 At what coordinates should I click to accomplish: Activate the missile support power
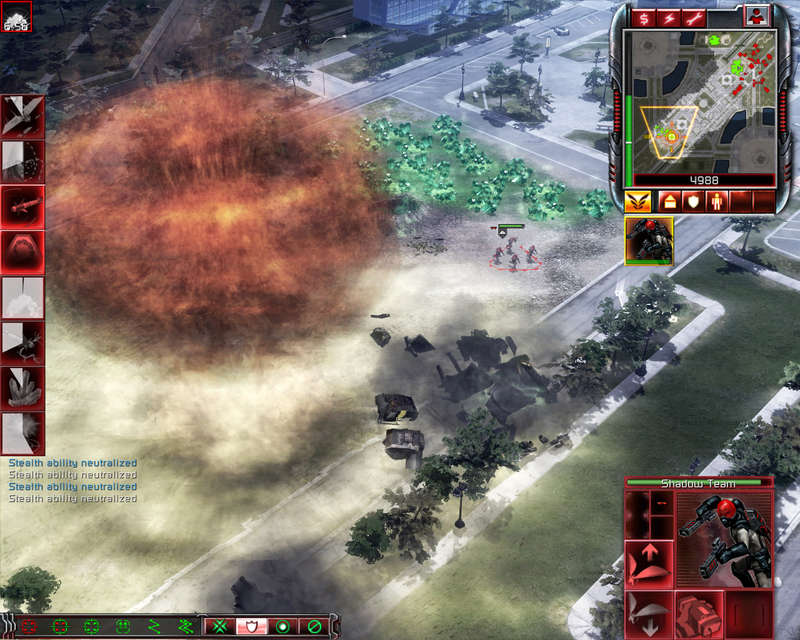(22, 206)
